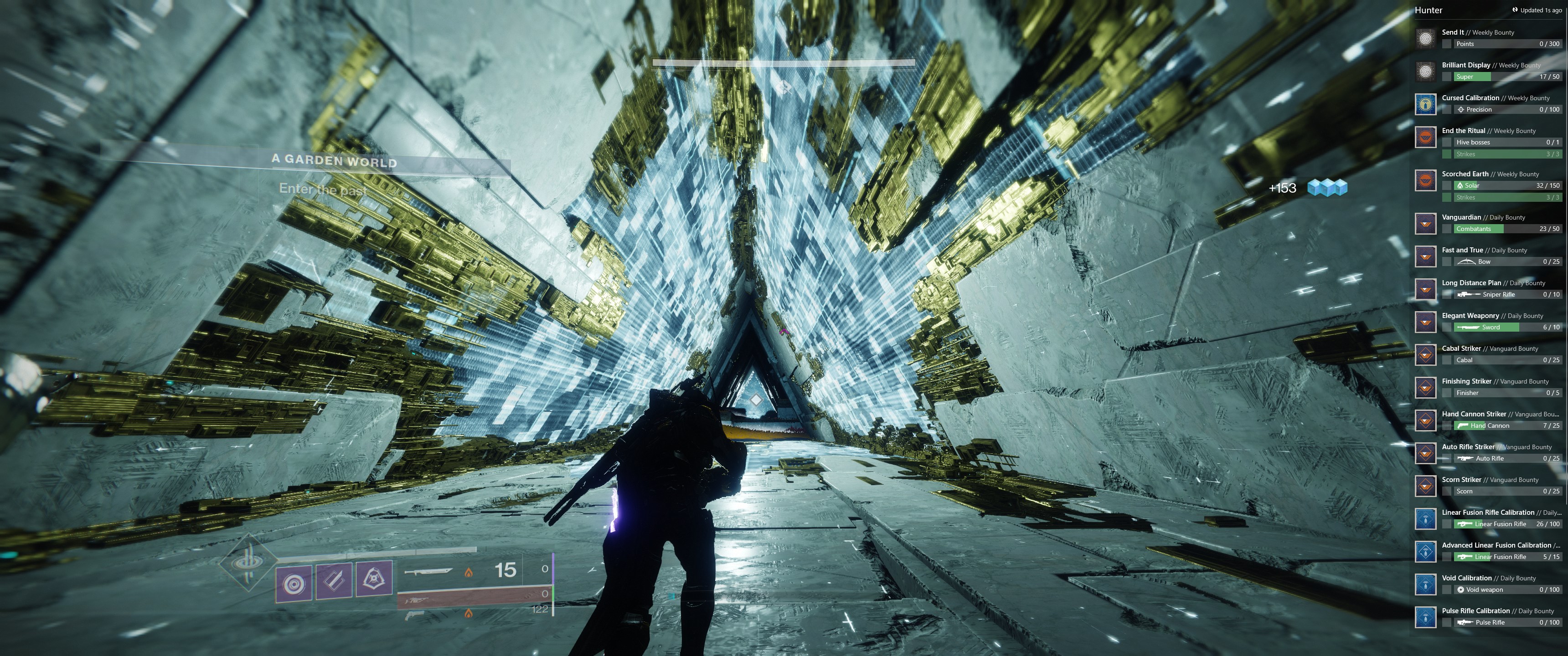This screenshot has width=1568, height=656.
Task: Show the Pulse Rifle Calibration bounty
Action: 1488,617
